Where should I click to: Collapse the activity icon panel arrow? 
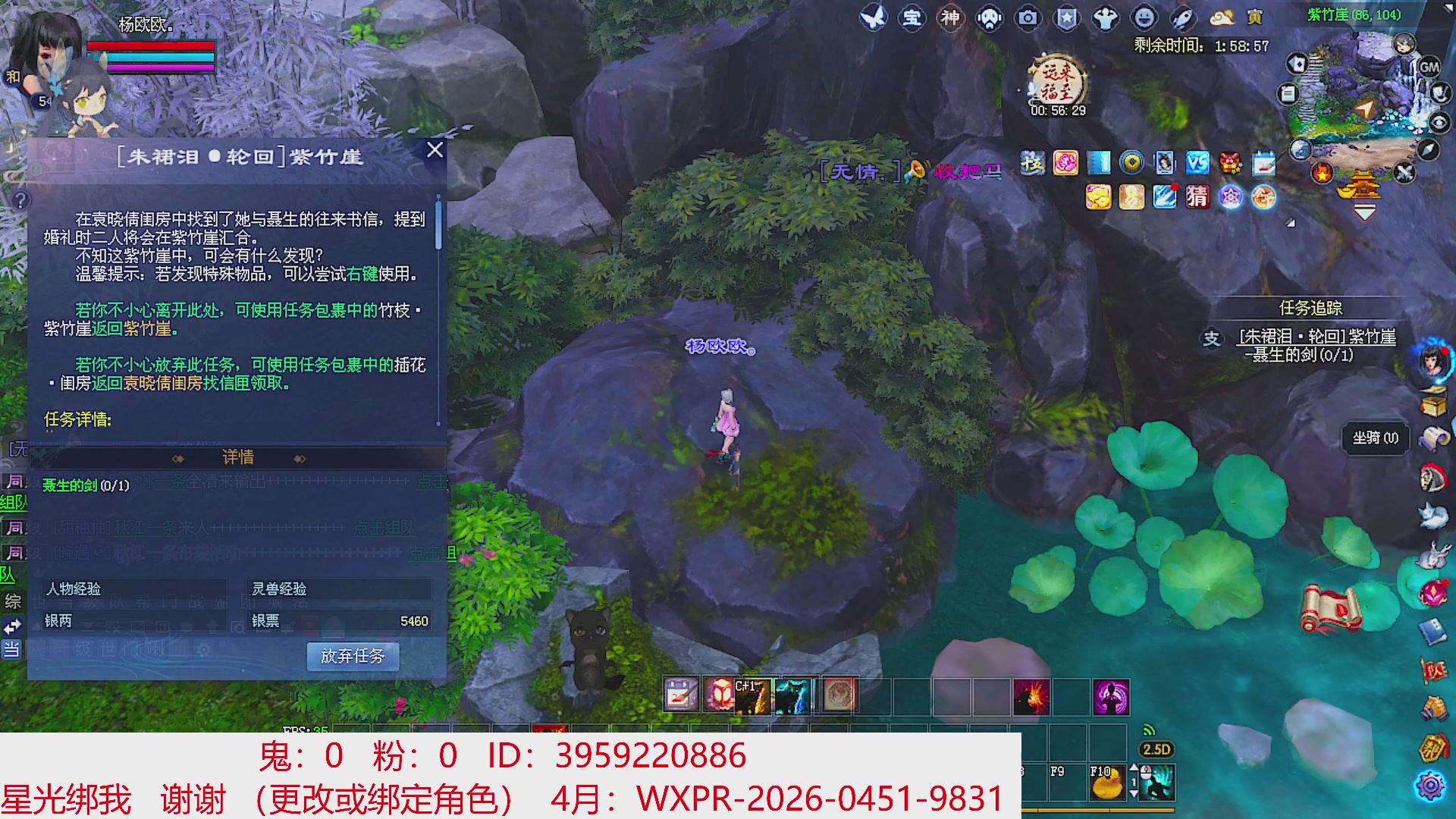[1291, 221]
